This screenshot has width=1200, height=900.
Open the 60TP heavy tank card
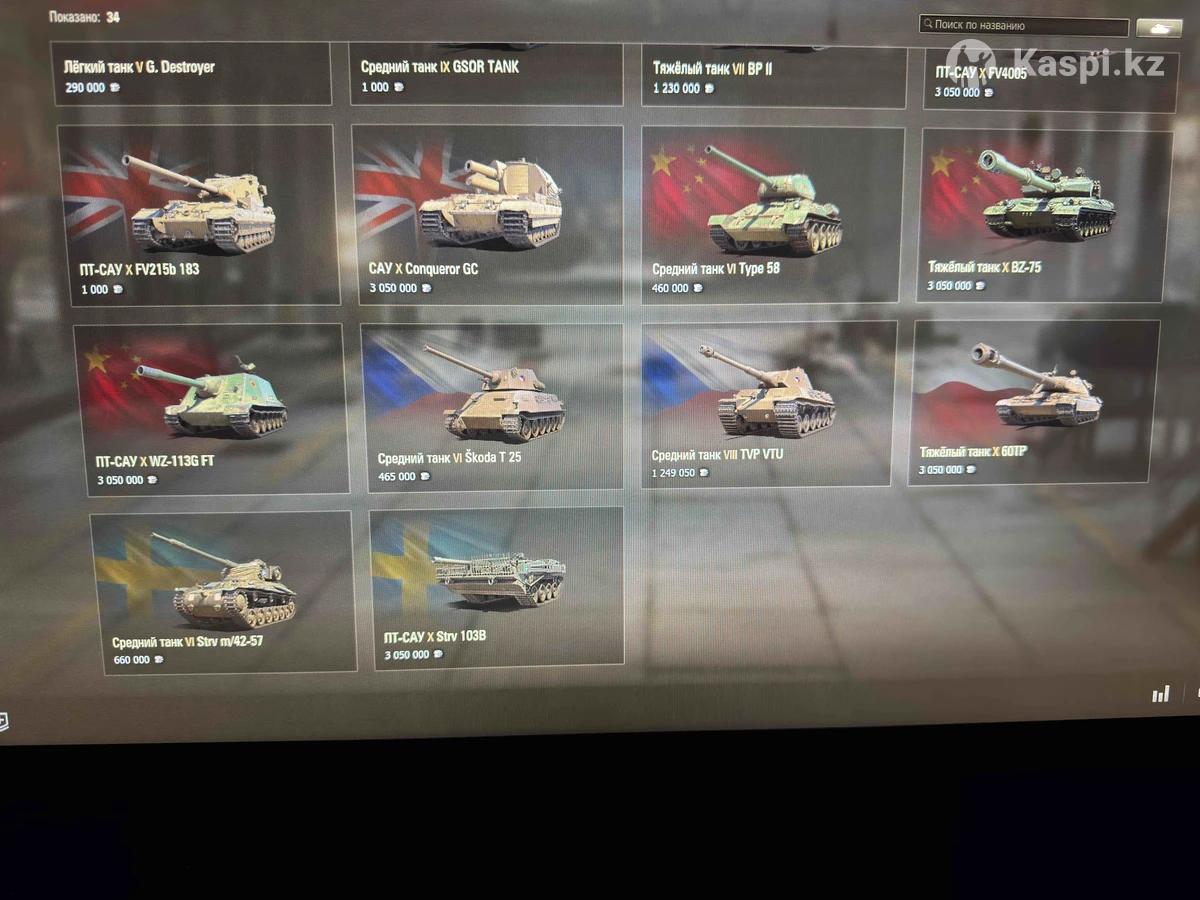[x=1034, y=402]
